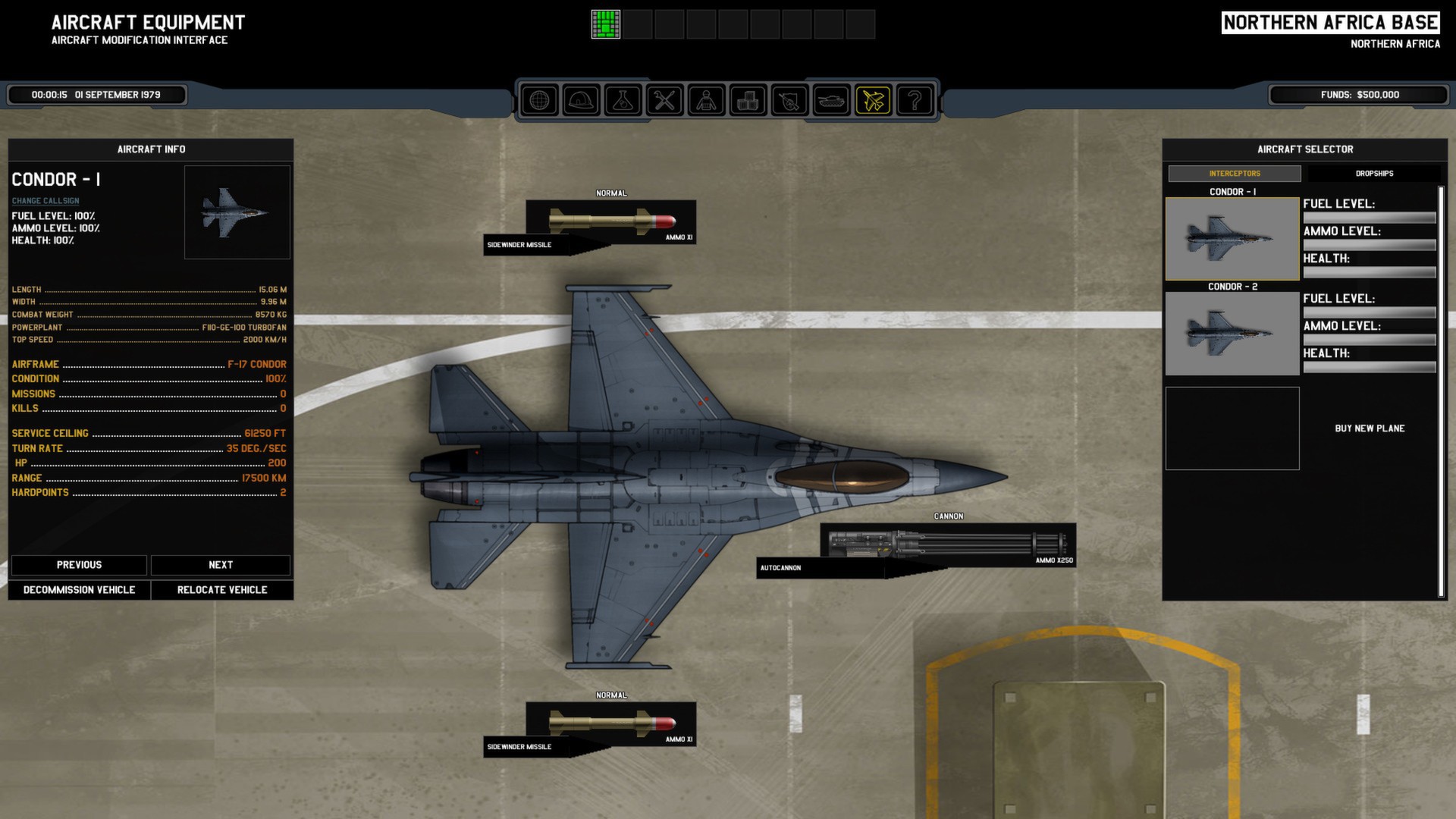The width and height of the screenshot is (1456, 819).
Task: Open the soldier personnel screen
Action: [x=706, y=100]
